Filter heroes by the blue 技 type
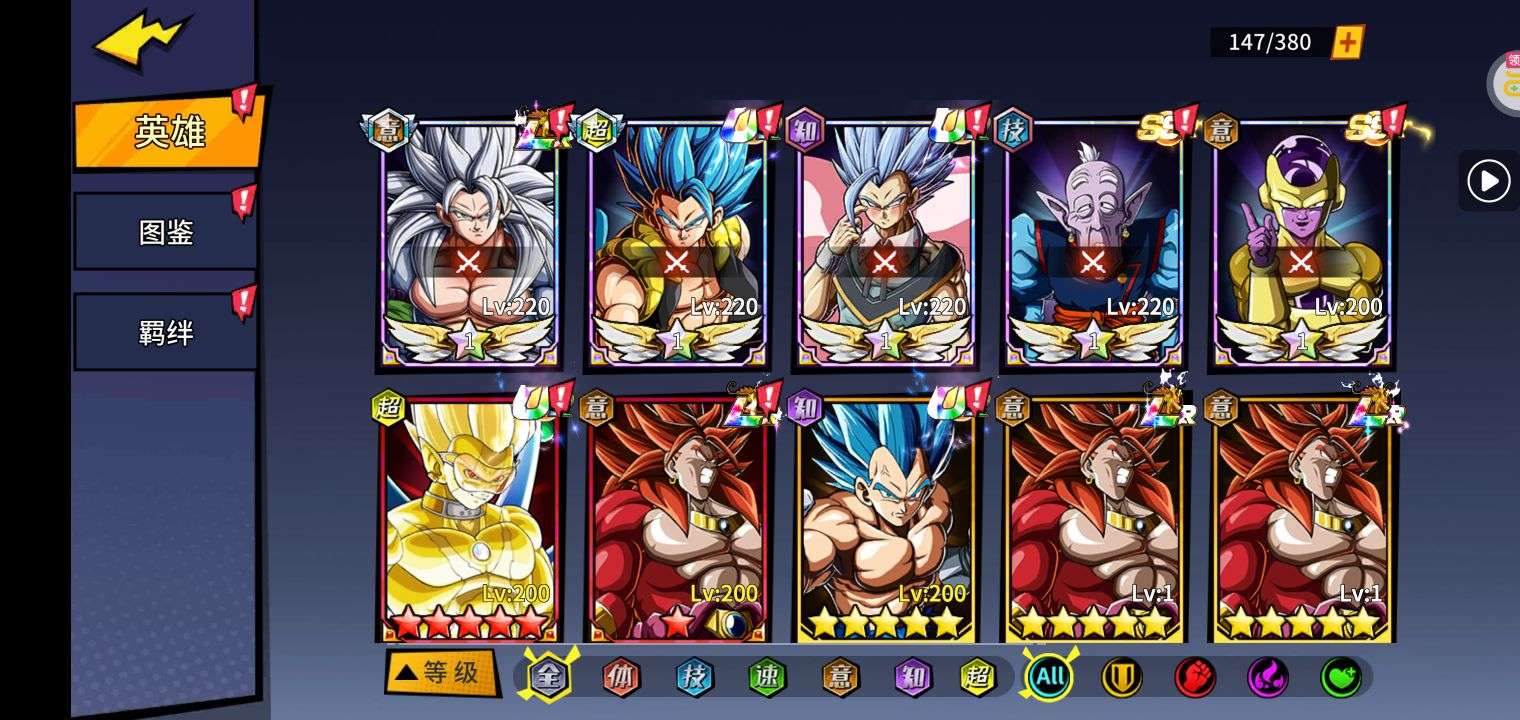Image resolution: width=1520 pixels, height=720 pixels. [x=694, y=677]
